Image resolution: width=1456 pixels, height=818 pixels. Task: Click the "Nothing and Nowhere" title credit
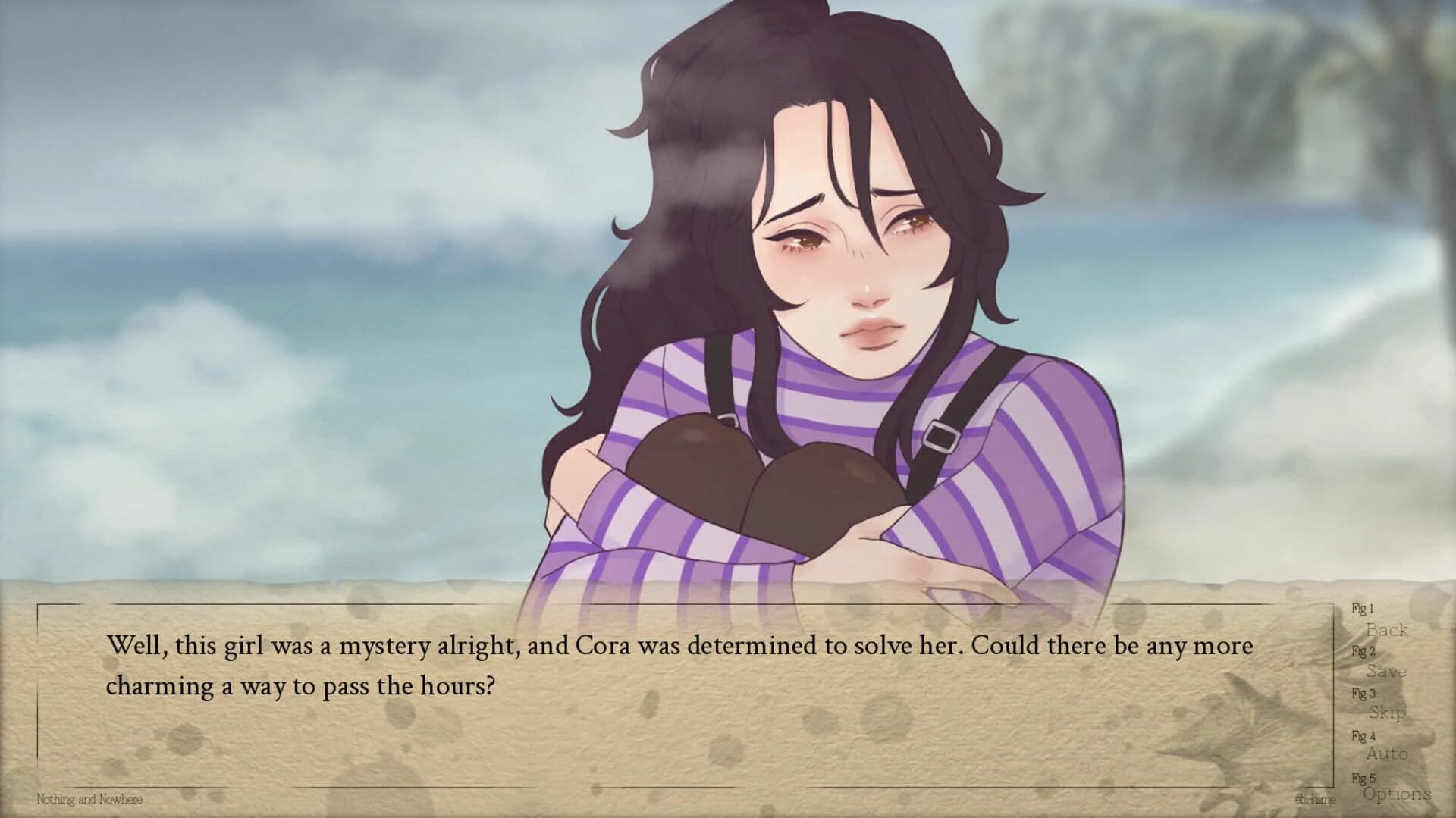click(x=90, y=800)
